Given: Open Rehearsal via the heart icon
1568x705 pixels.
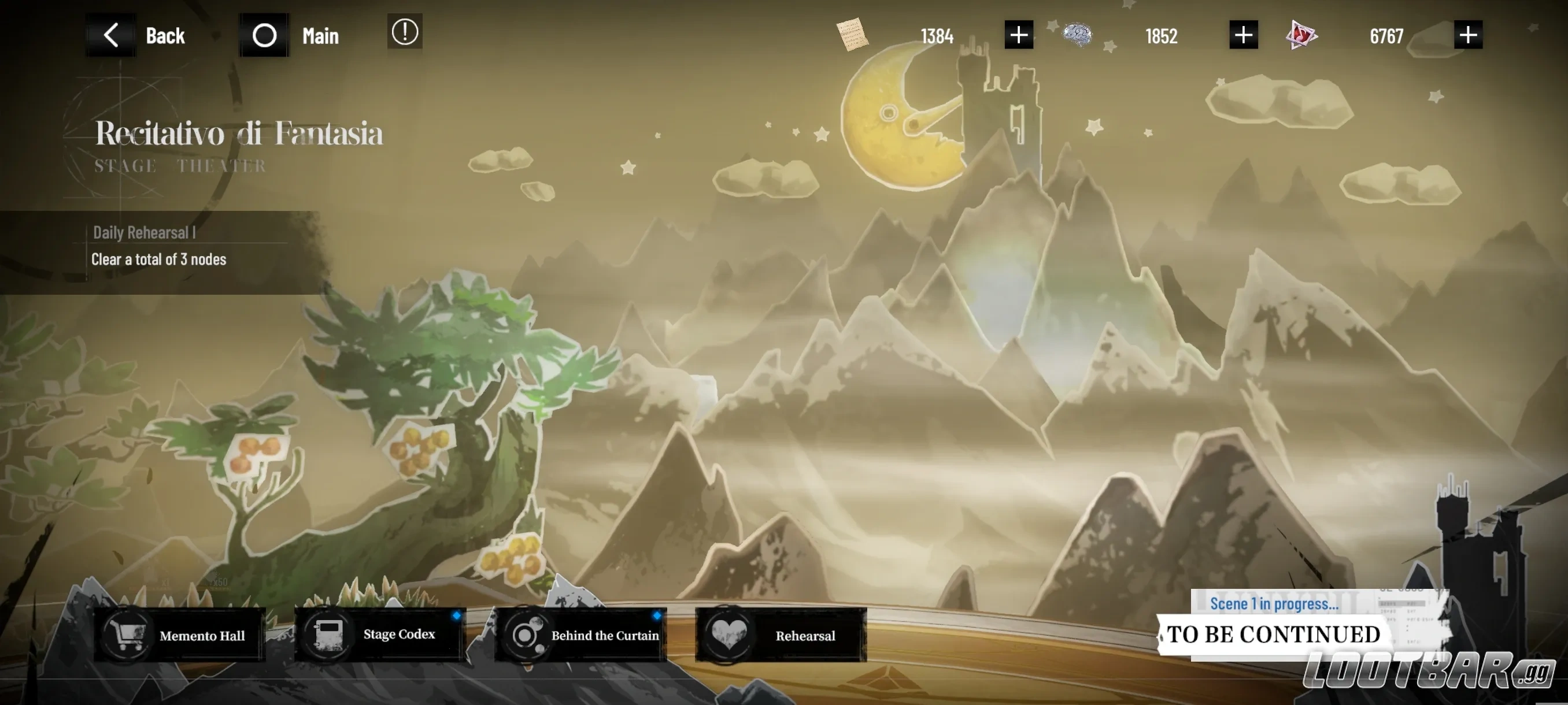Looking at the screenshot, I should (728, 634).
